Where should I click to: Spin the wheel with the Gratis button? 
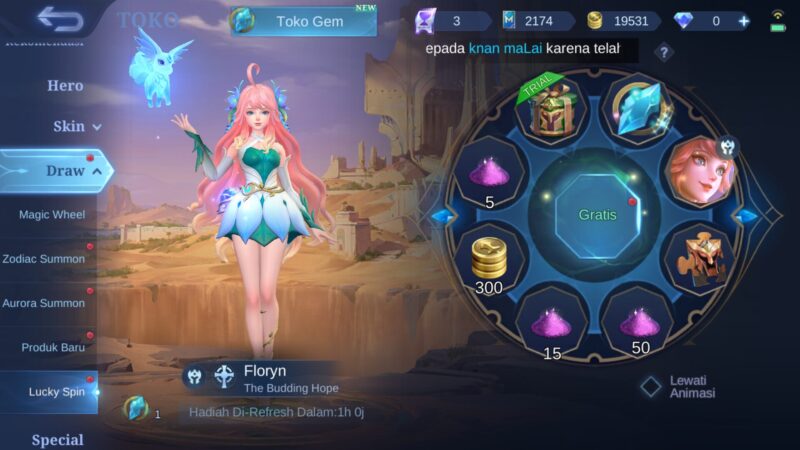click(597, 214)
